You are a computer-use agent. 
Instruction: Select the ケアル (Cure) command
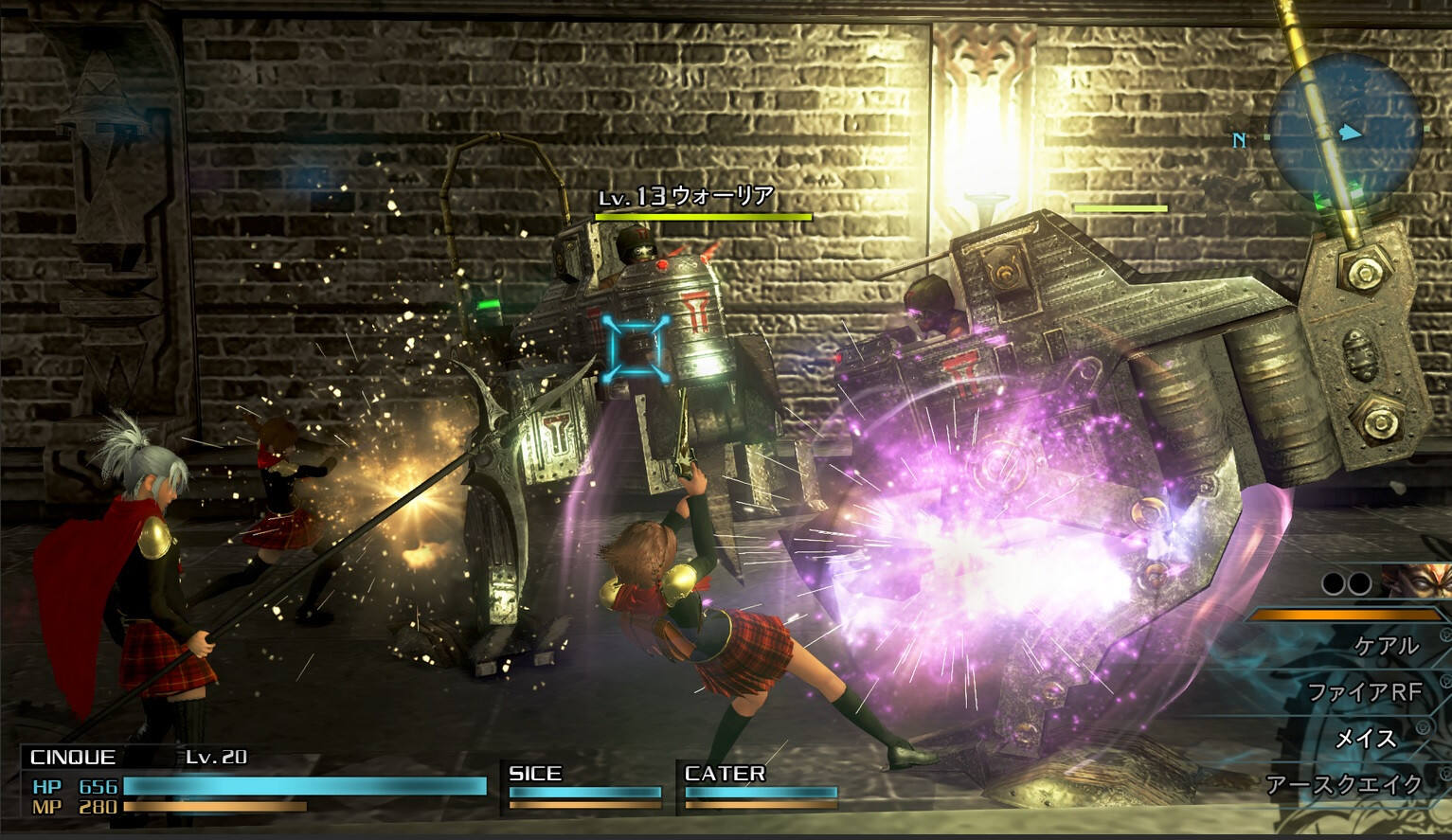coord(1386,646)
